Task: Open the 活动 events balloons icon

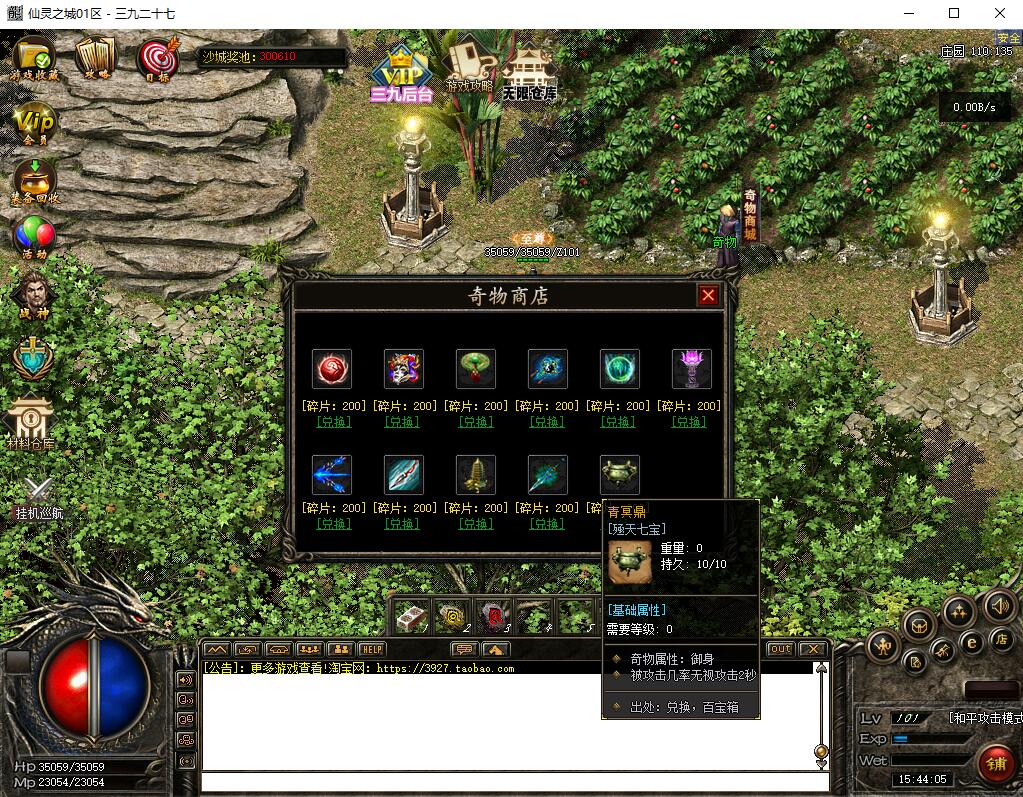Action: click(33, 236)
